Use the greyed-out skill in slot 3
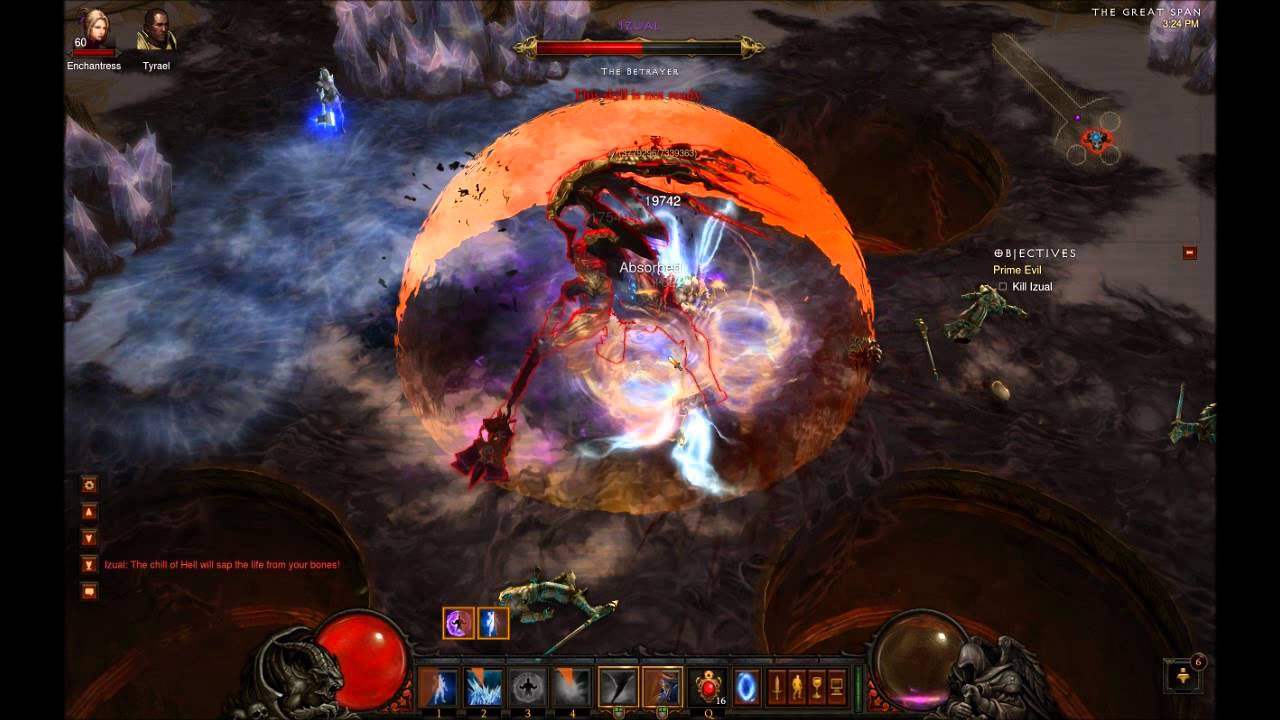The image size is (1280, 720). point(529,687)
